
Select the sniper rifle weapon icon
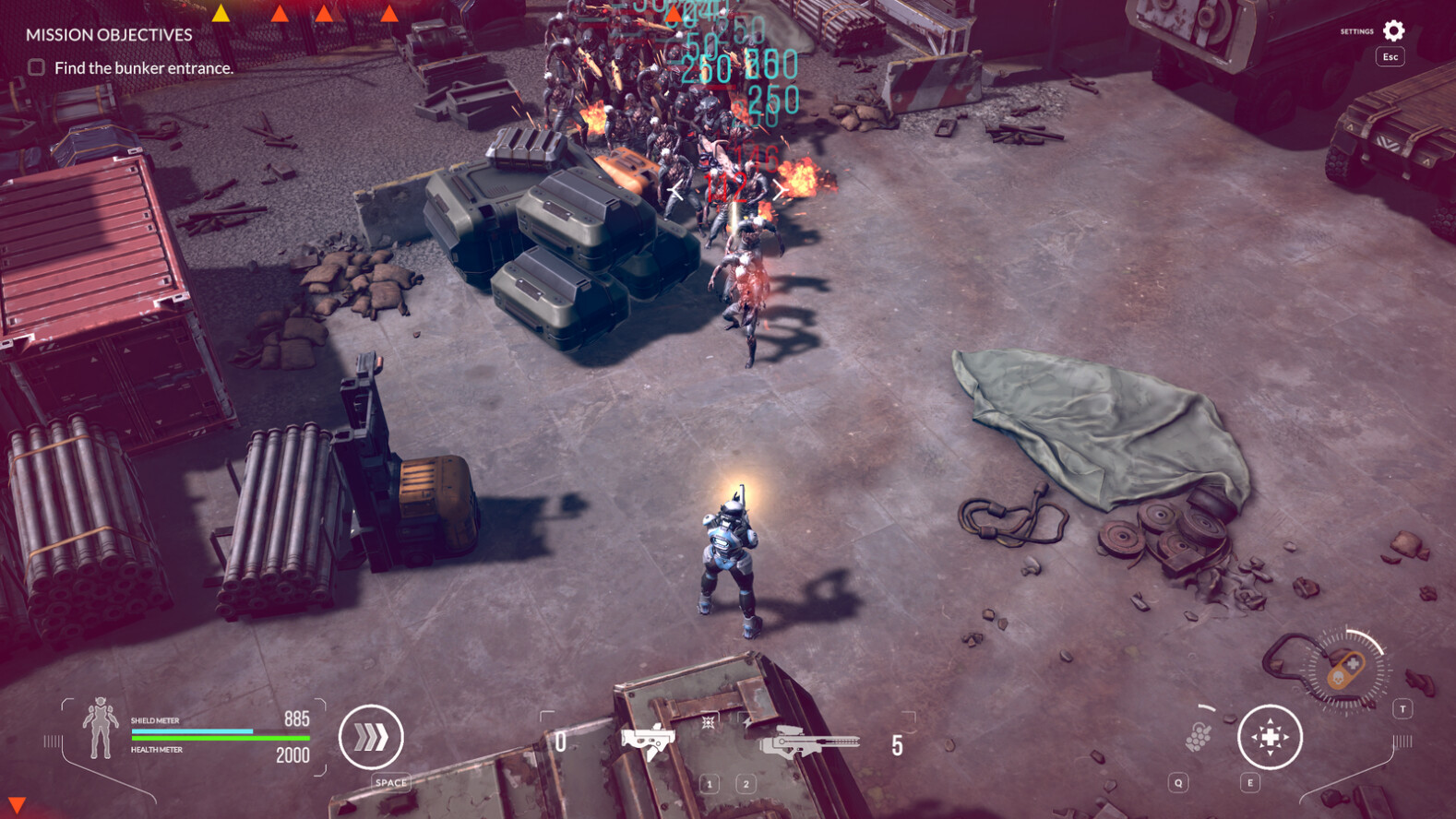pos(811,743)
